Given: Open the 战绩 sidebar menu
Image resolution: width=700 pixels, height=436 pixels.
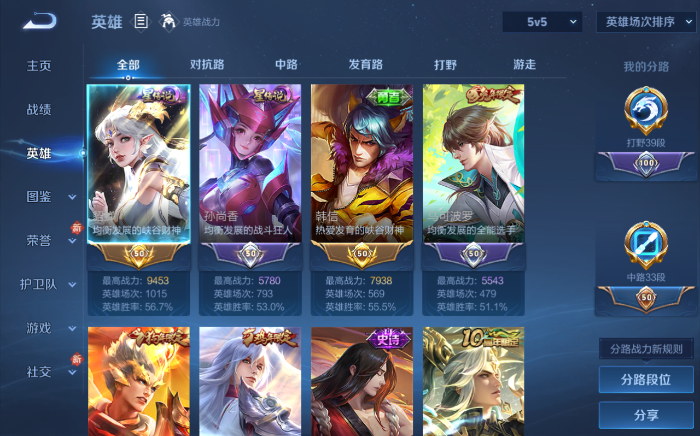Looking at the screenshot, I should click(39, 110).
